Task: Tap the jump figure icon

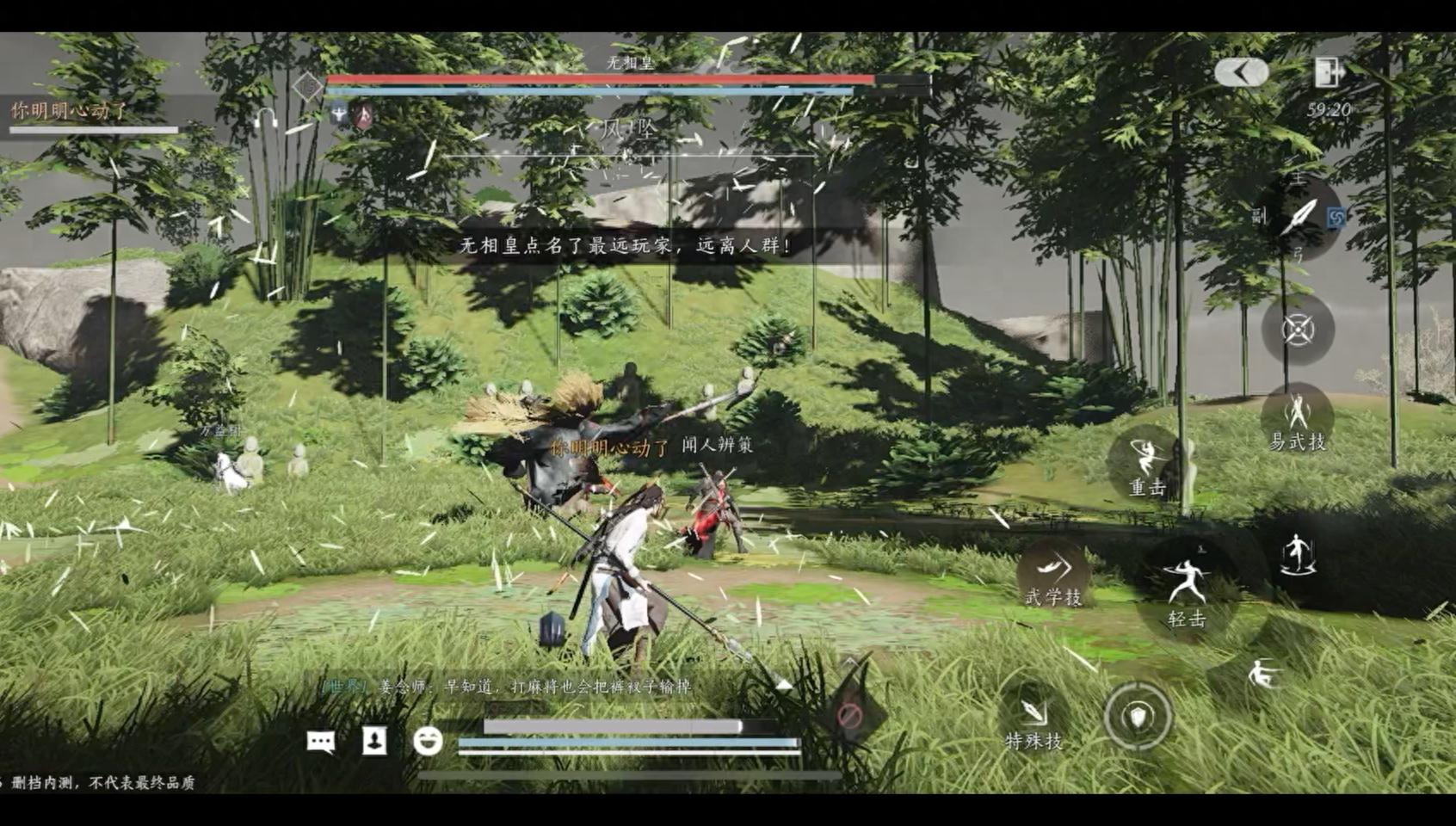Action: click(x=1297, y=553)
